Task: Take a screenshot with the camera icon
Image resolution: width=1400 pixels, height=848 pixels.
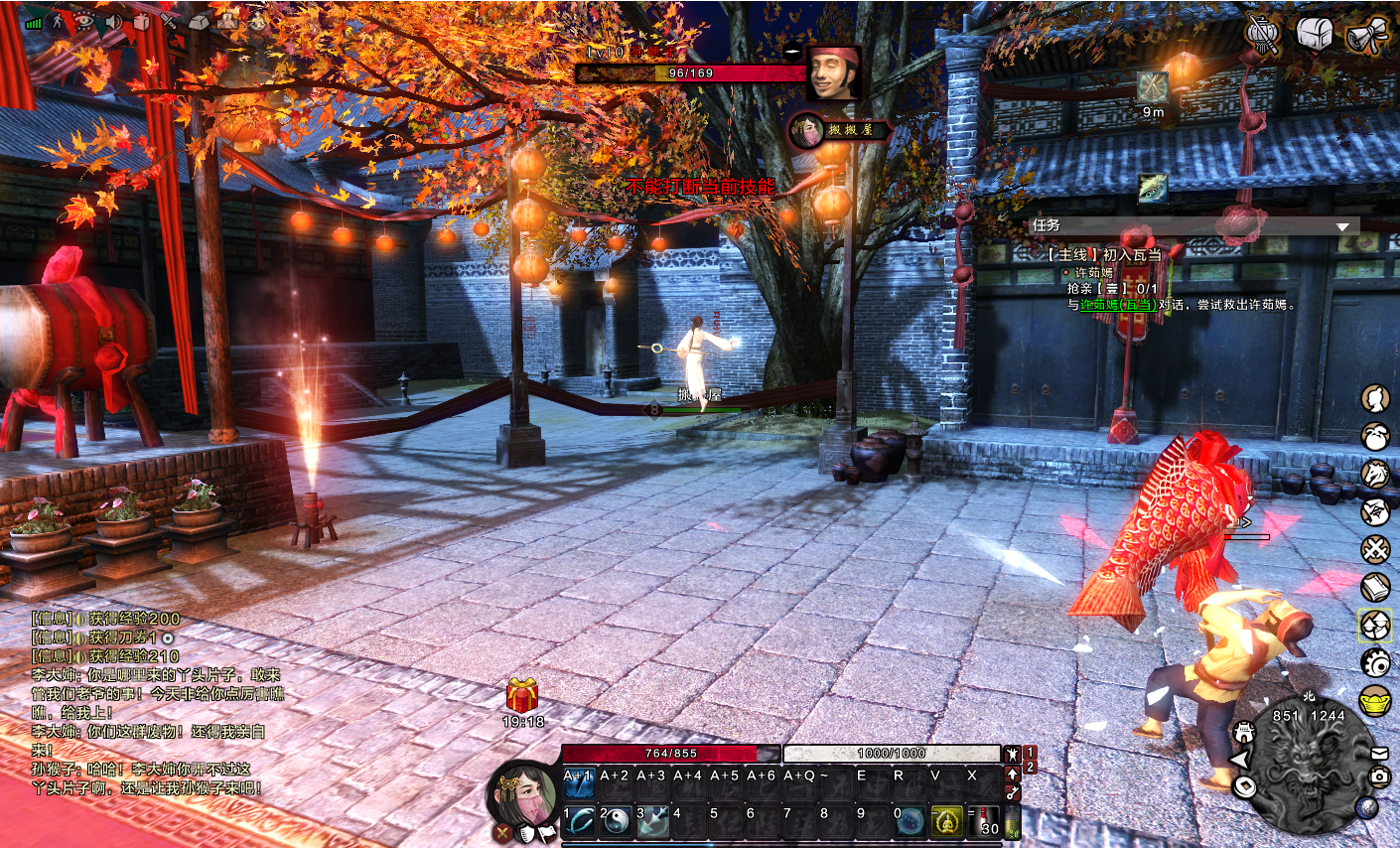Action: pos(1380,777)
